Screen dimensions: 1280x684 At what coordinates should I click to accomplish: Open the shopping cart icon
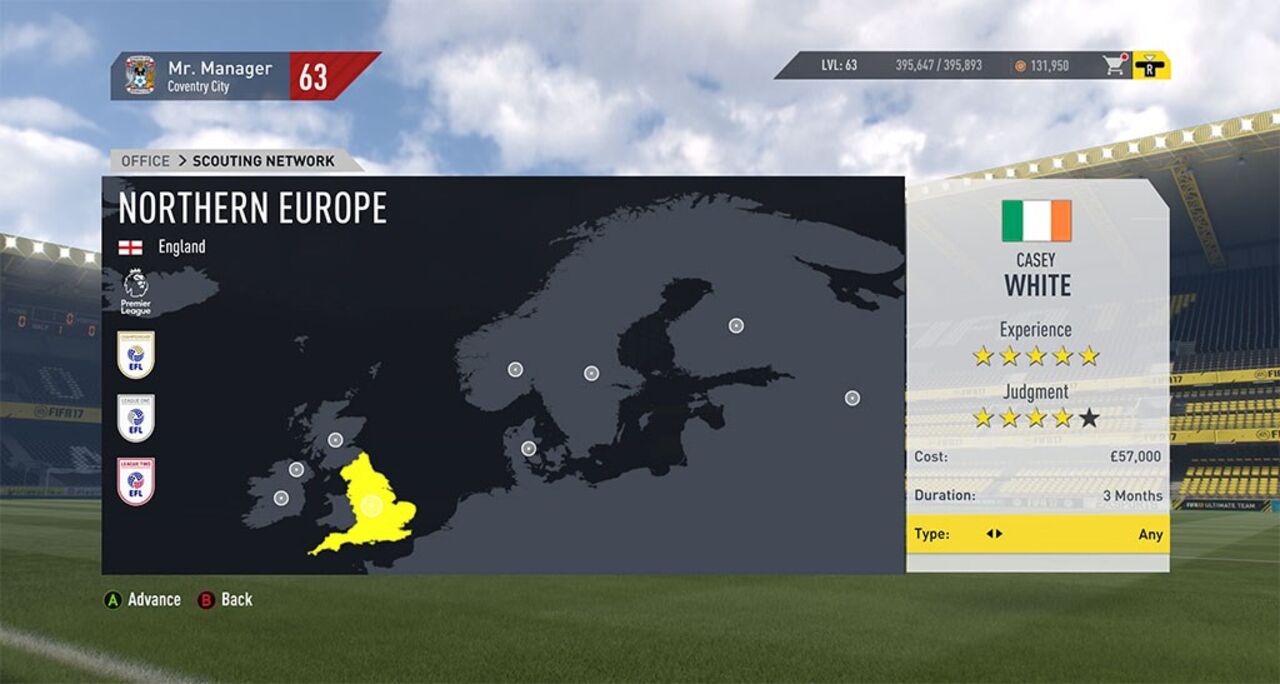1114,66
